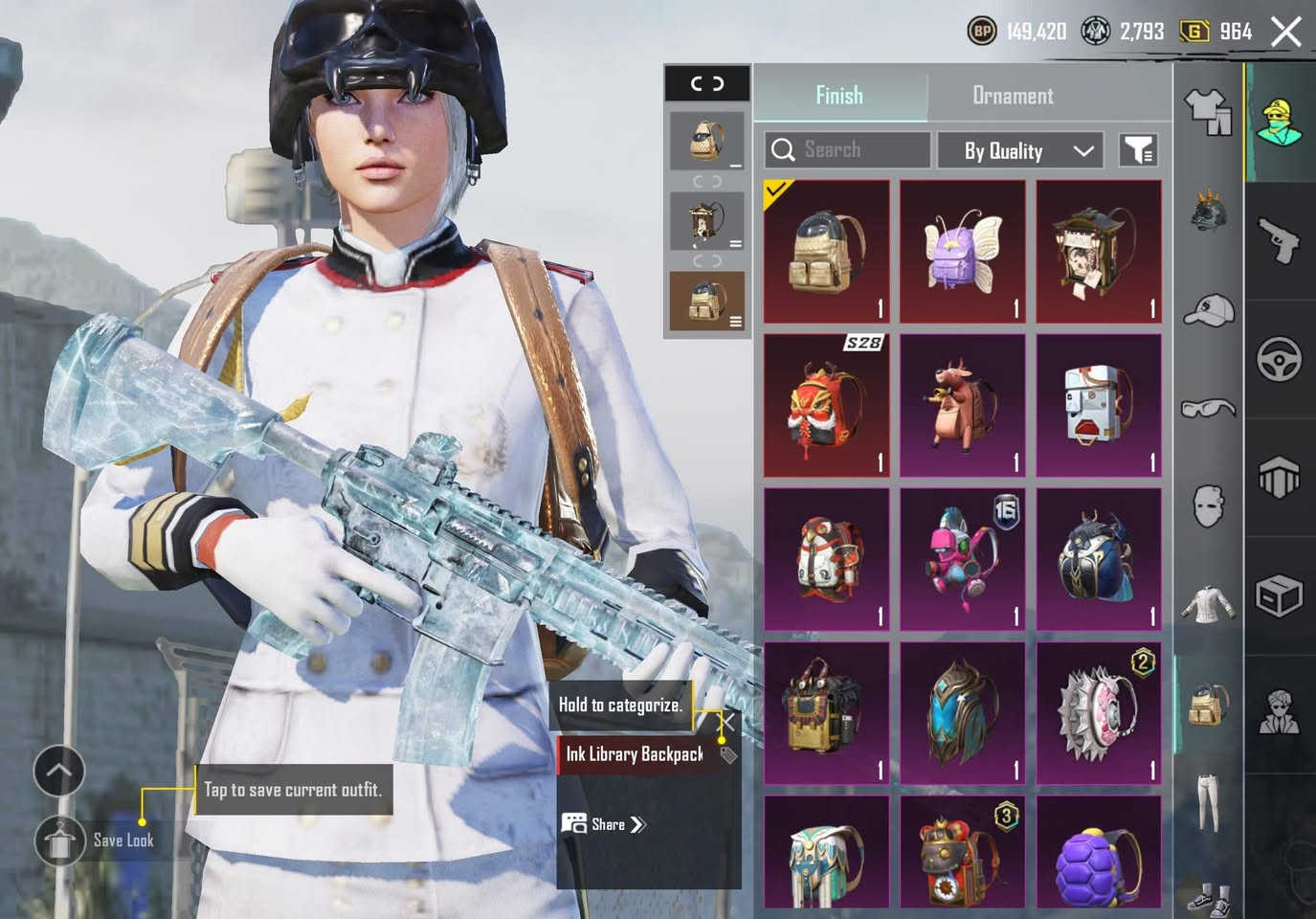The height and width of the screenshot is (919, 1316).
Task: Open the filter options button
Action: click(1139, 150)
